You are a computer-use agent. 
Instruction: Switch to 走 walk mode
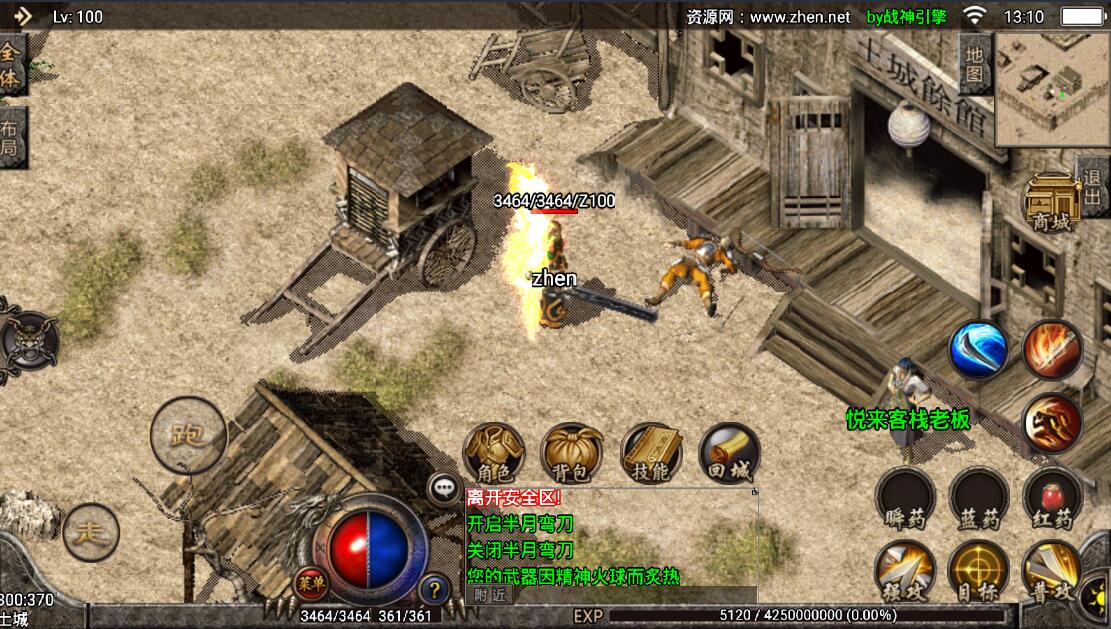91,532
